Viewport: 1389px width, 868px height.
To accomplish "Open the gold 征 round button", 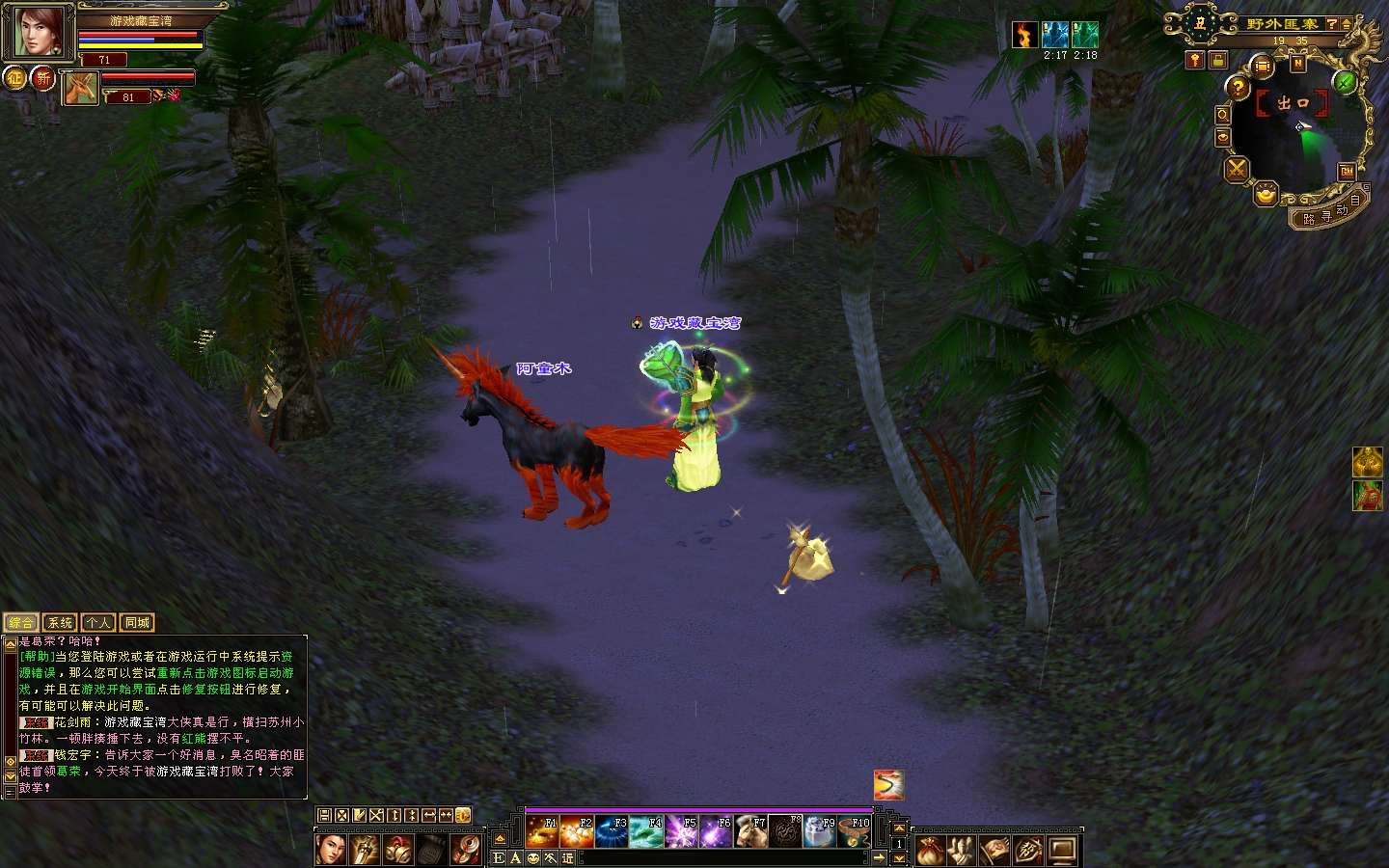I will coord(14,78).
